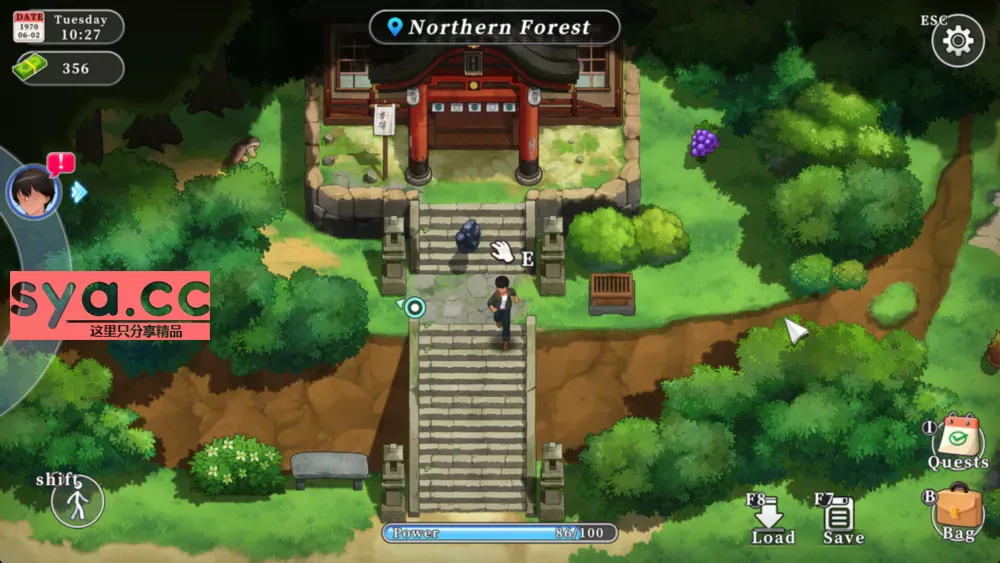The image size is (1000, 563).
Task: Open the settings gear menu
Action: (958, 41)
